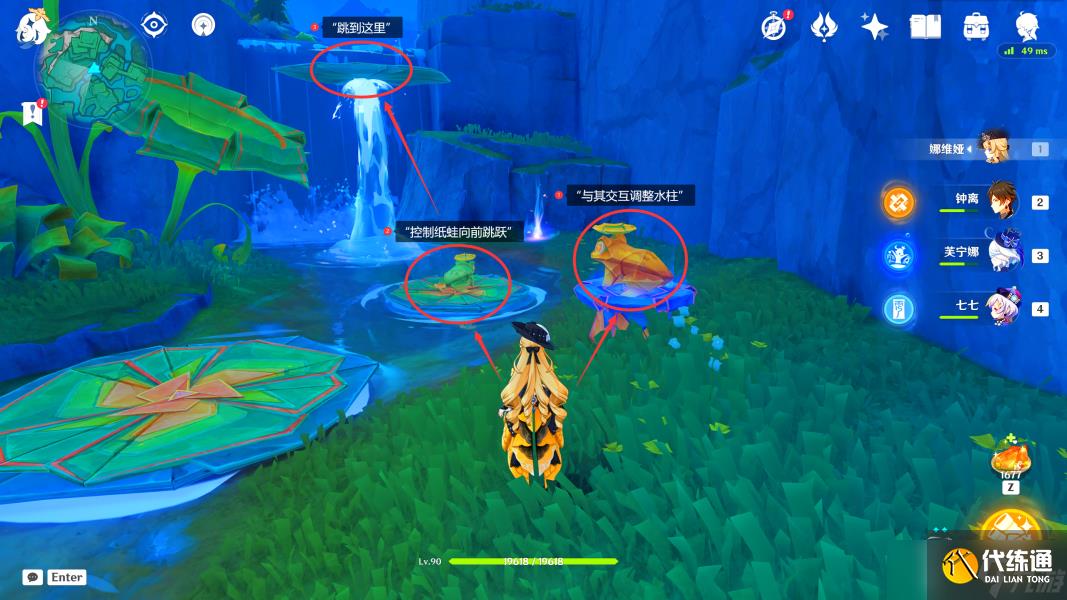Open the inventory backpack
Screen dimensions: 1067x600
(975, 27)
